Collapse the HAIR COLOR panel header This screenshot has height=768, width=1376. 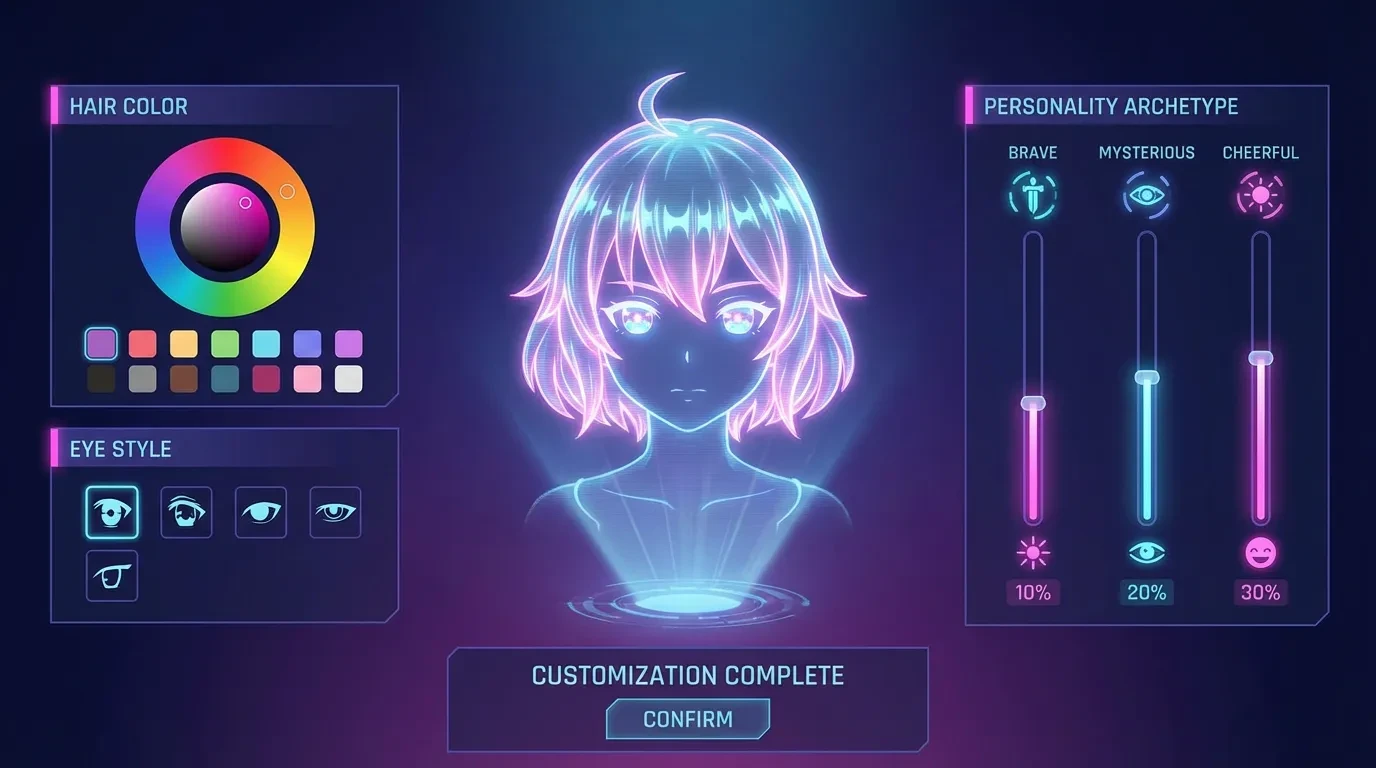130,106
